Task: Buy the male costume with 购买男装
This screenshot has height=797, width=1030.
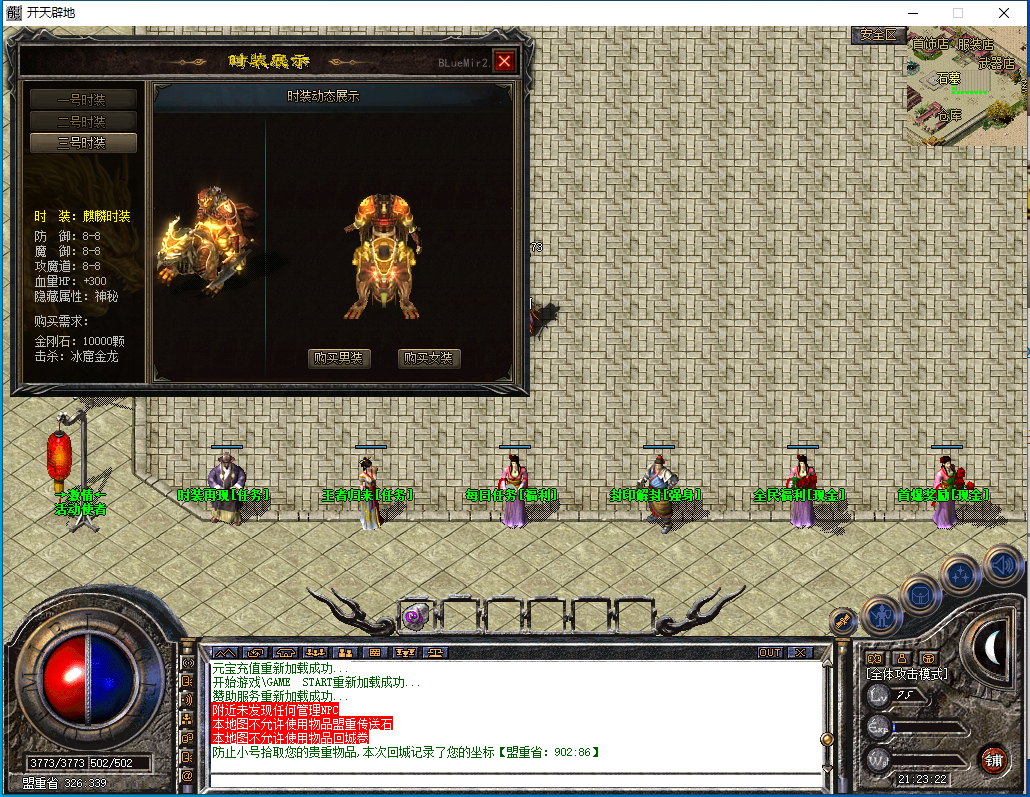Action: tap(339, 358)
